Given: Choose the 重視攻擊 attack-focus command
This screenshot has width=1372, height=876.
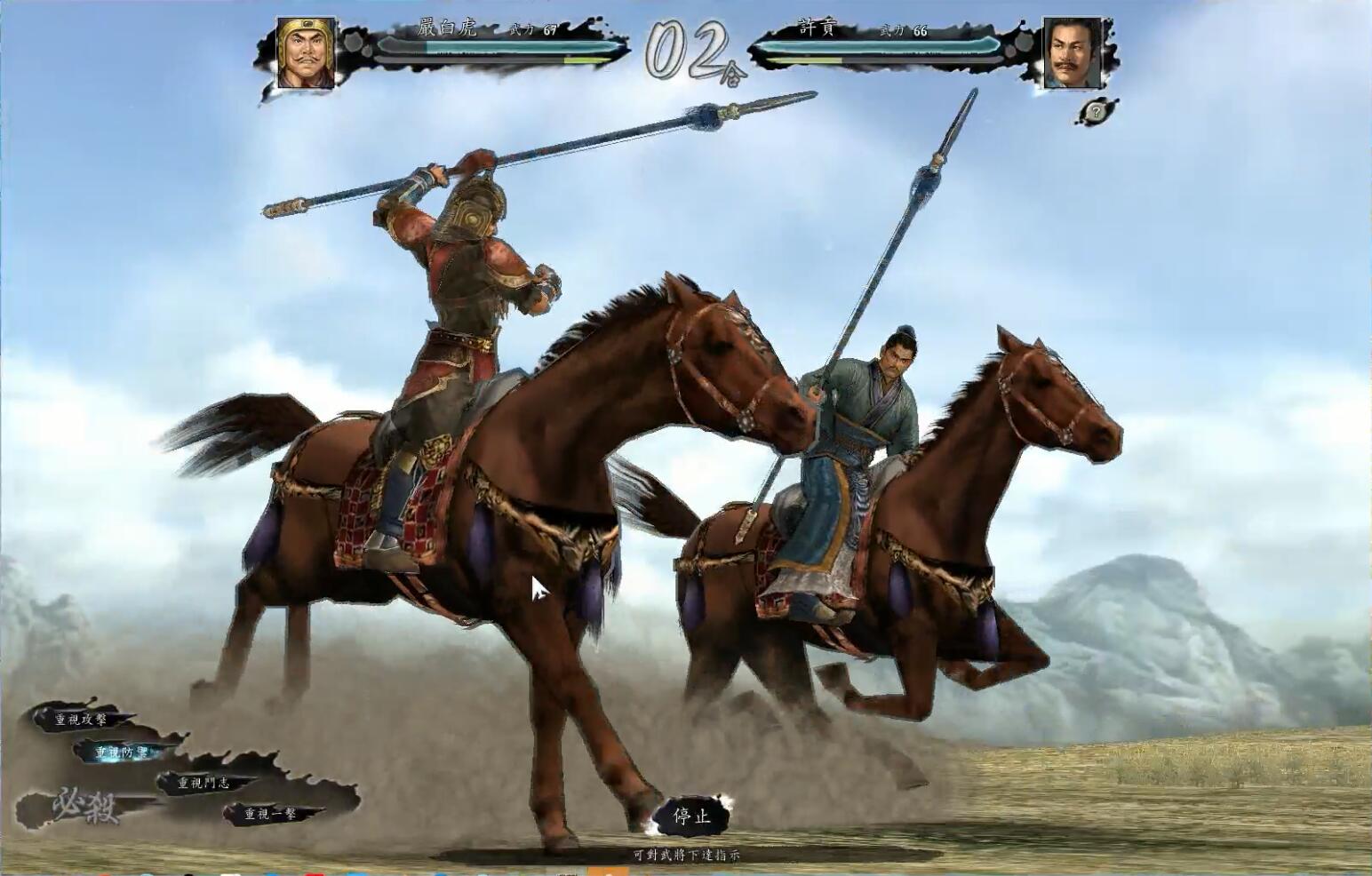Looking at the screenshot, I should [x=82, y=719].
